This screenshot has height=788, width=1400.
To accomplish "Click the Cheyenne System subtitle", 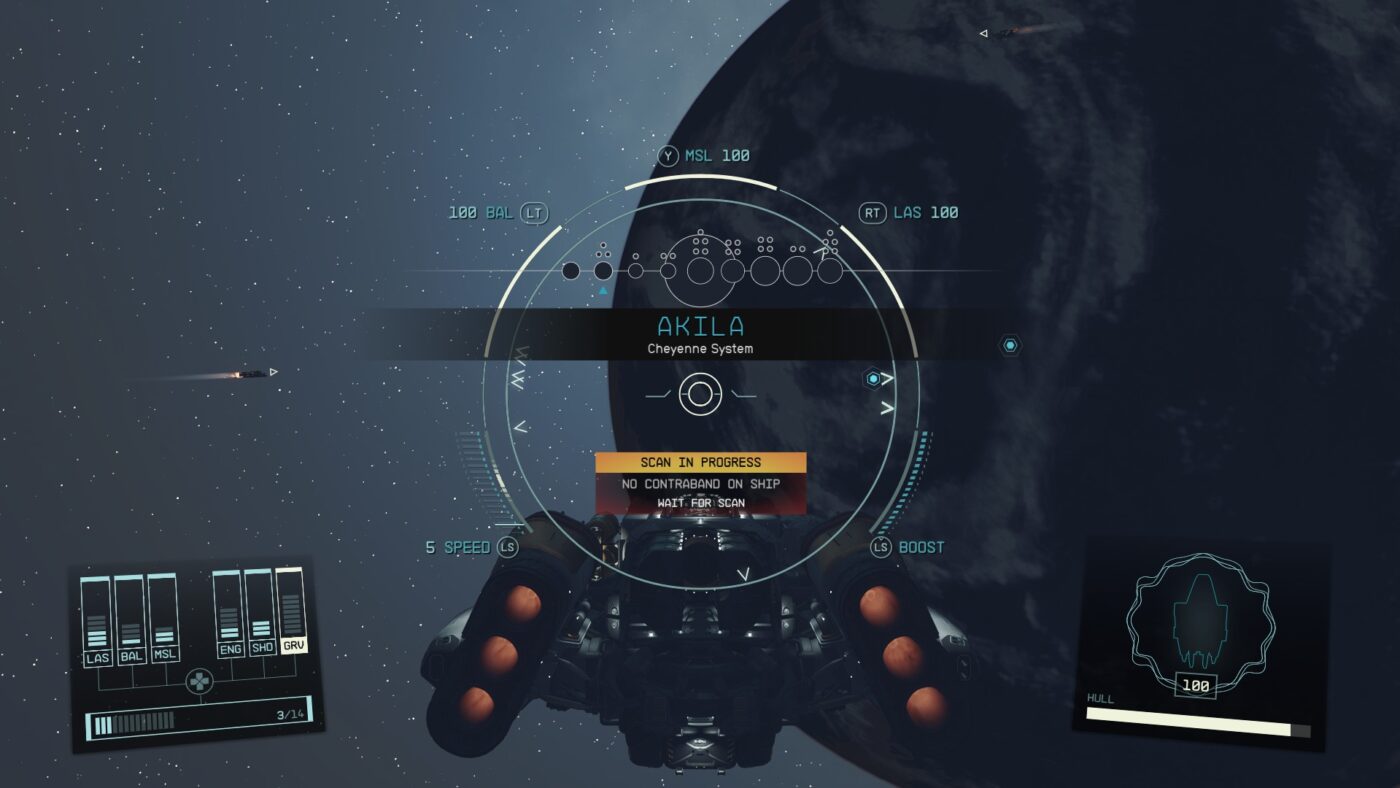I will (x=700, y=349).
